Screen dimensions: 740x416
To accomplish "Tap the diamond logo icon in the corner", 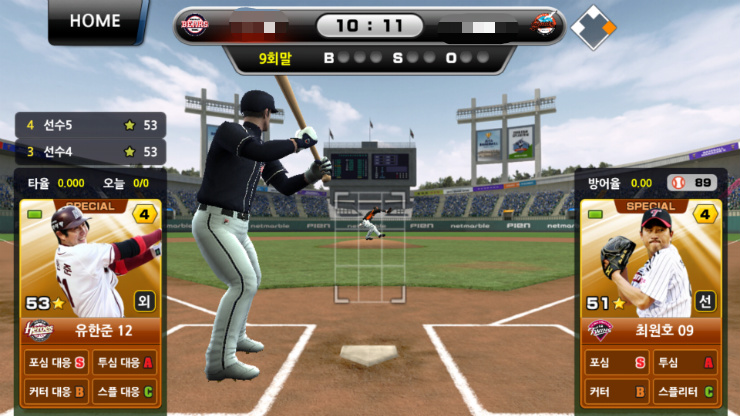I will tap(593, 27).
